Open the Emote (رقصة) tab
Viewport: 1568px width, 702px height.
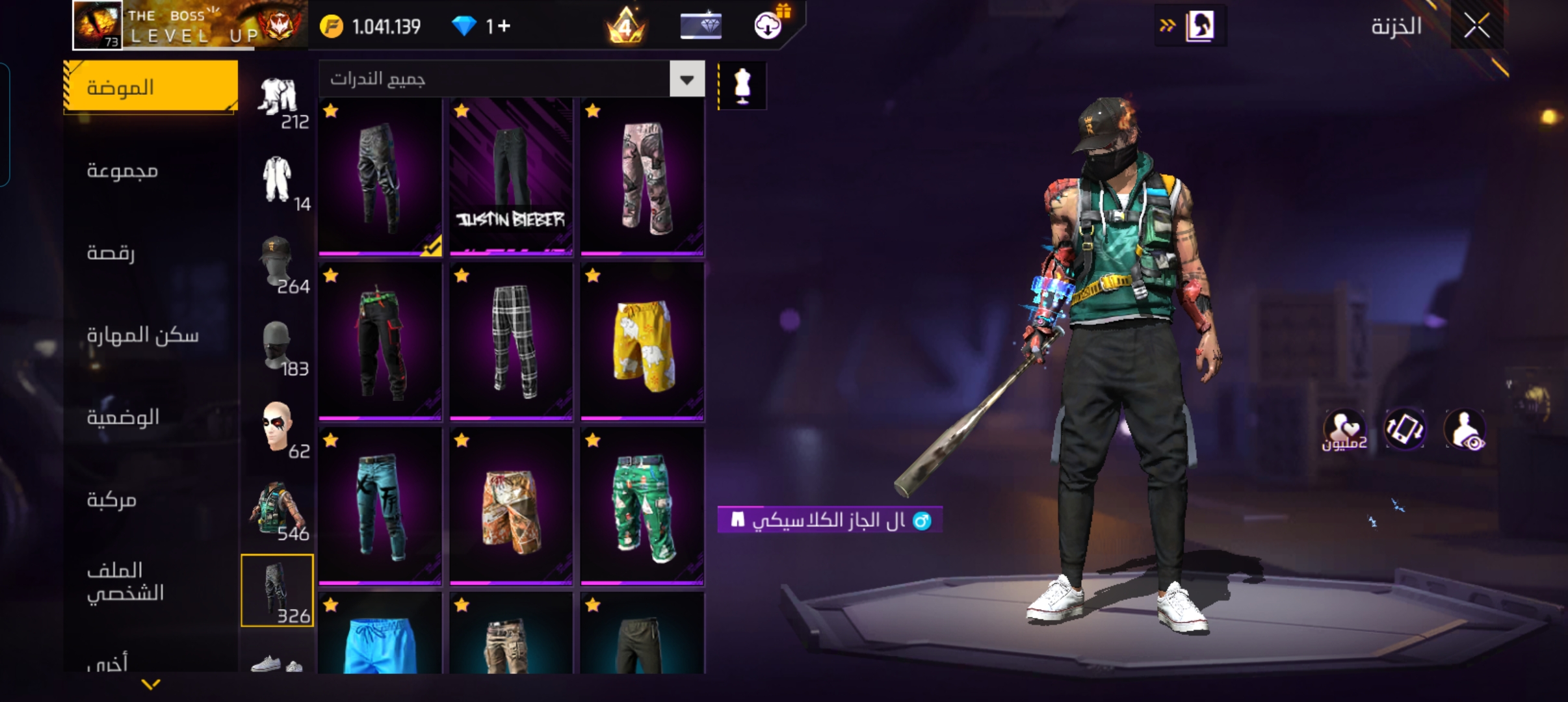click(x=111, y=253)
